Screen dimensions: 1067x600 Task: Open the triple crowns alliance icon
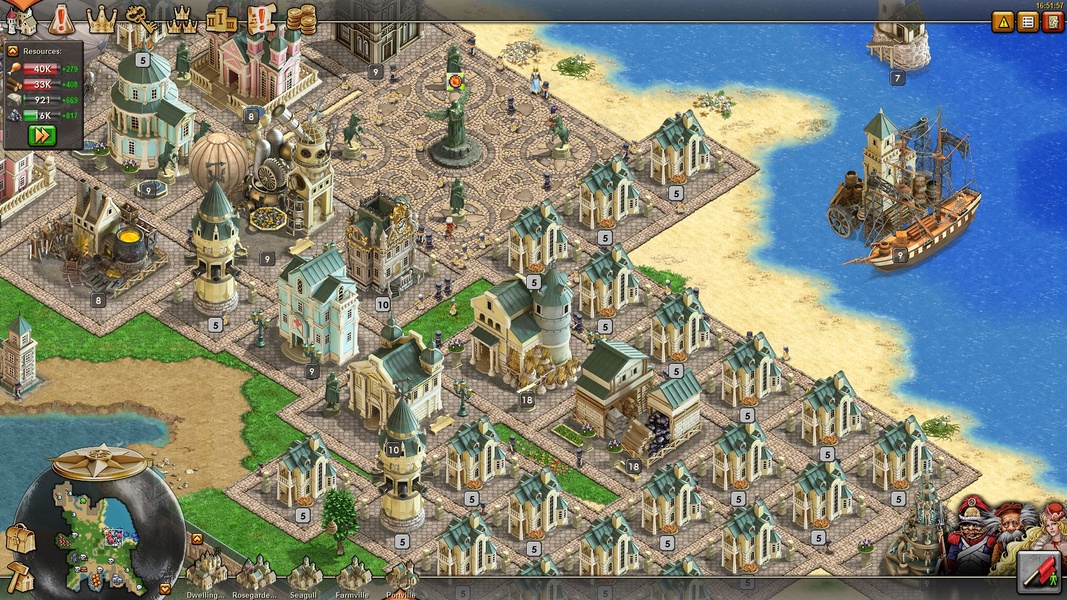[181, 17]
